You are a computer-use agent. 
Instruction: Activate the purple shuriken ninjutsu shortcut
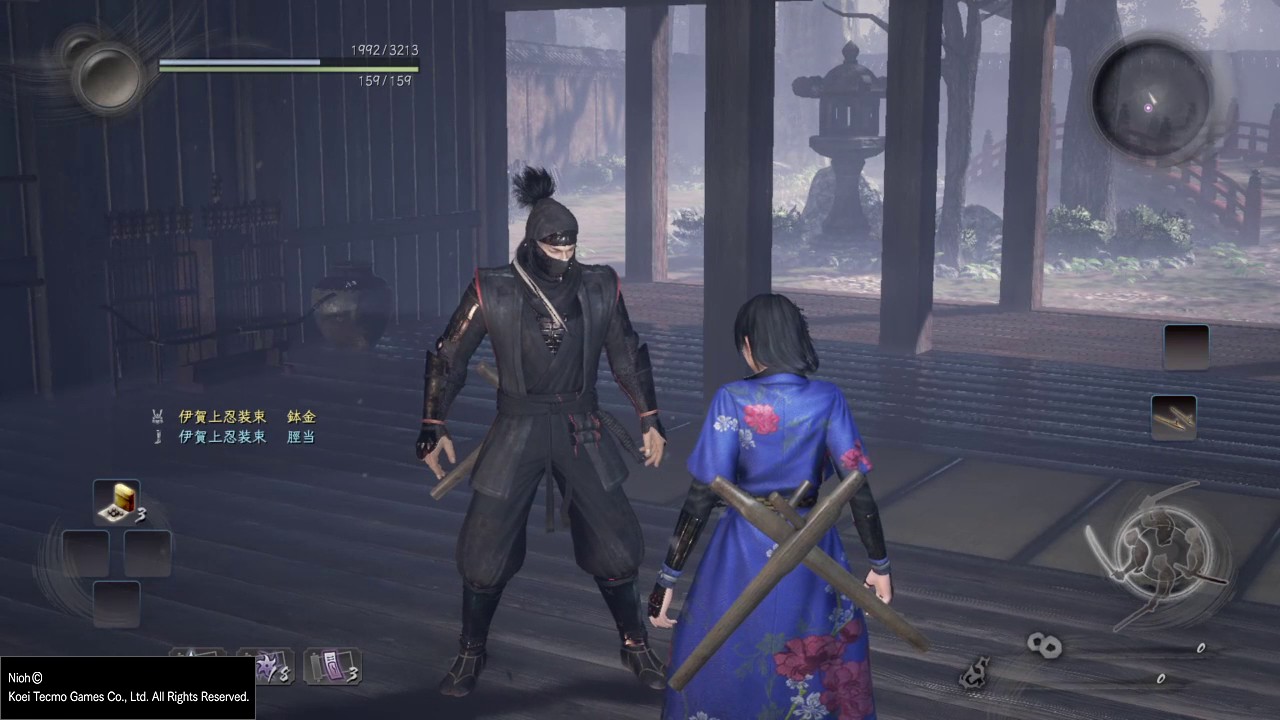coord(266,666)
